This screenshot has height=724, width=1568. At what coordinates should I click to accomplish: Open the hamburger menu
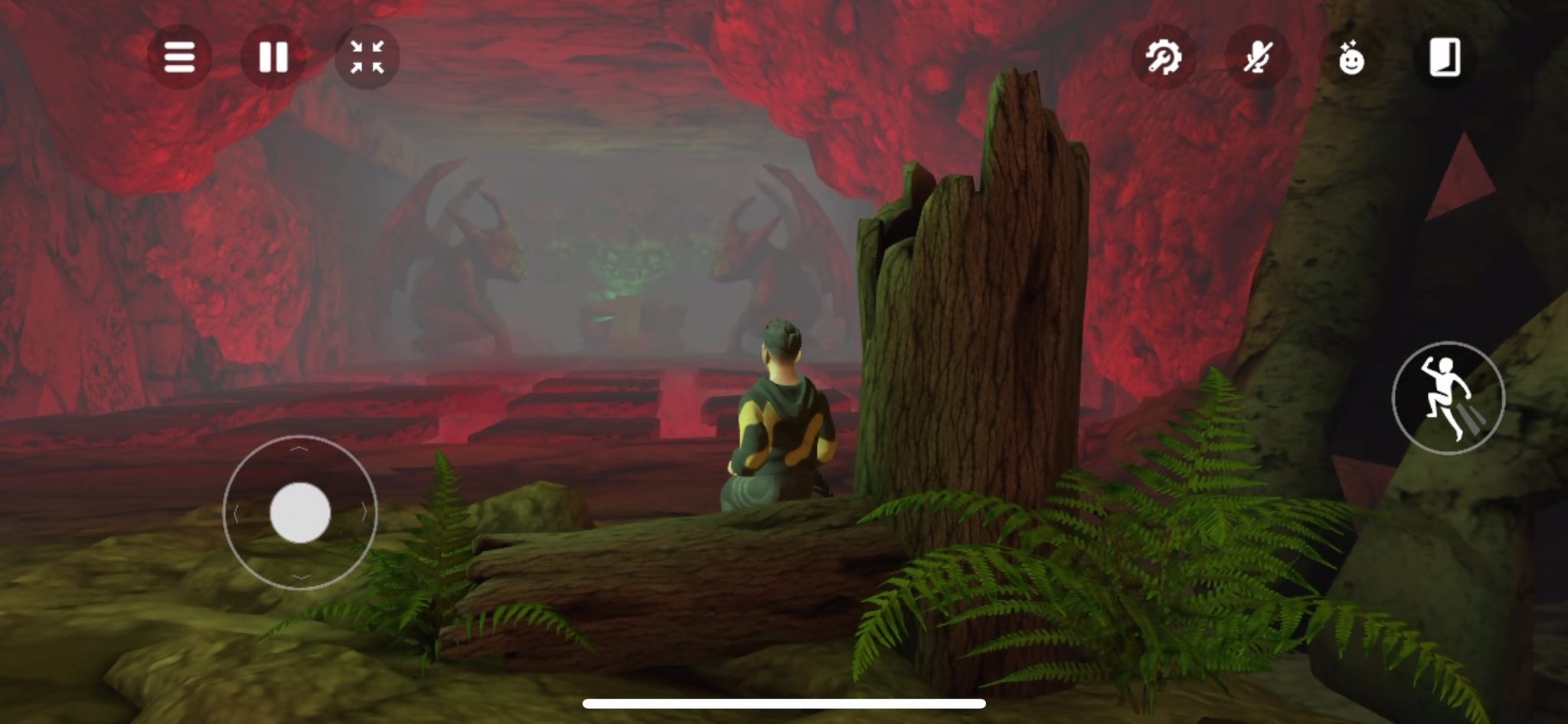pos(179,57)
